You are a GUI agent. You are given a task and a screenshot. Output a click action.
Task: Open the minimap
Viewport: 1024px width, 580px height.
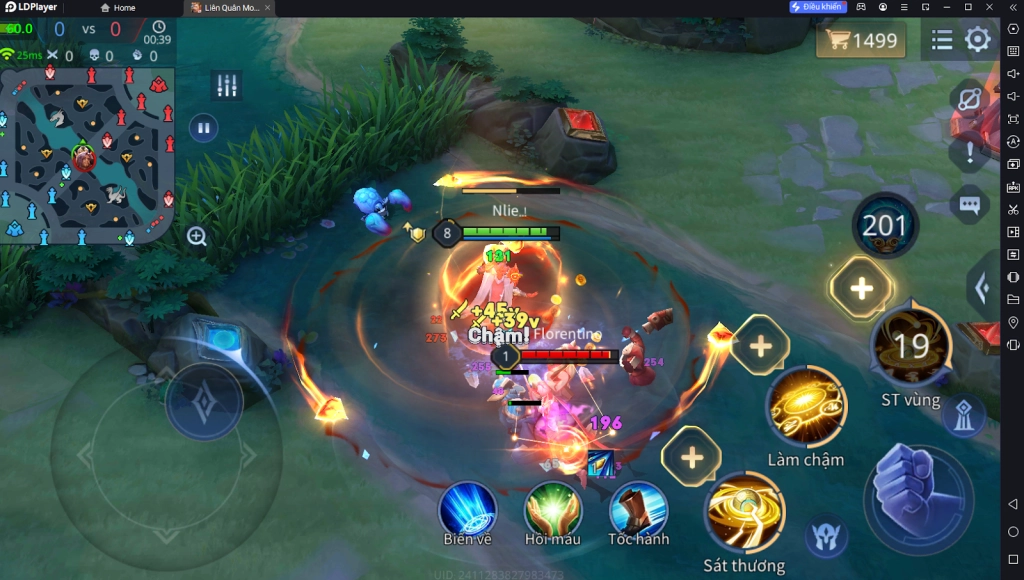pyautogui.click(x=88, y=155)
